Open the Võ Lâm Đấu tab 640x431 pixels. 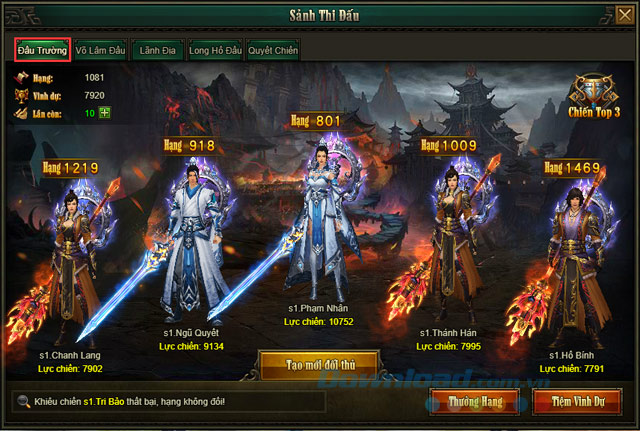click(x=100, y=50)
